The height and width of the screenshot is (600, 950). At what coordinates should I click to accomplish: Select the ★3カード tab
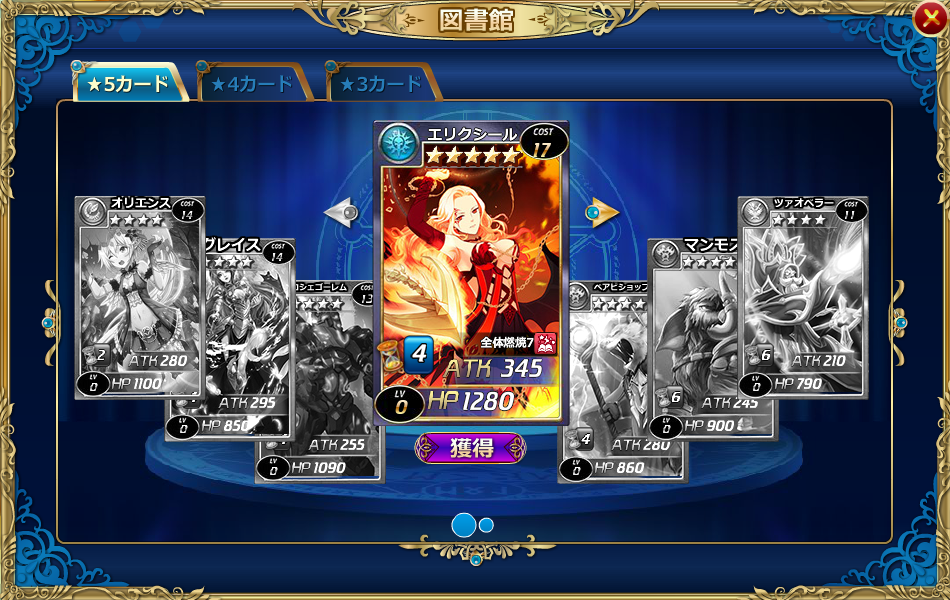[x=382, y=84]
